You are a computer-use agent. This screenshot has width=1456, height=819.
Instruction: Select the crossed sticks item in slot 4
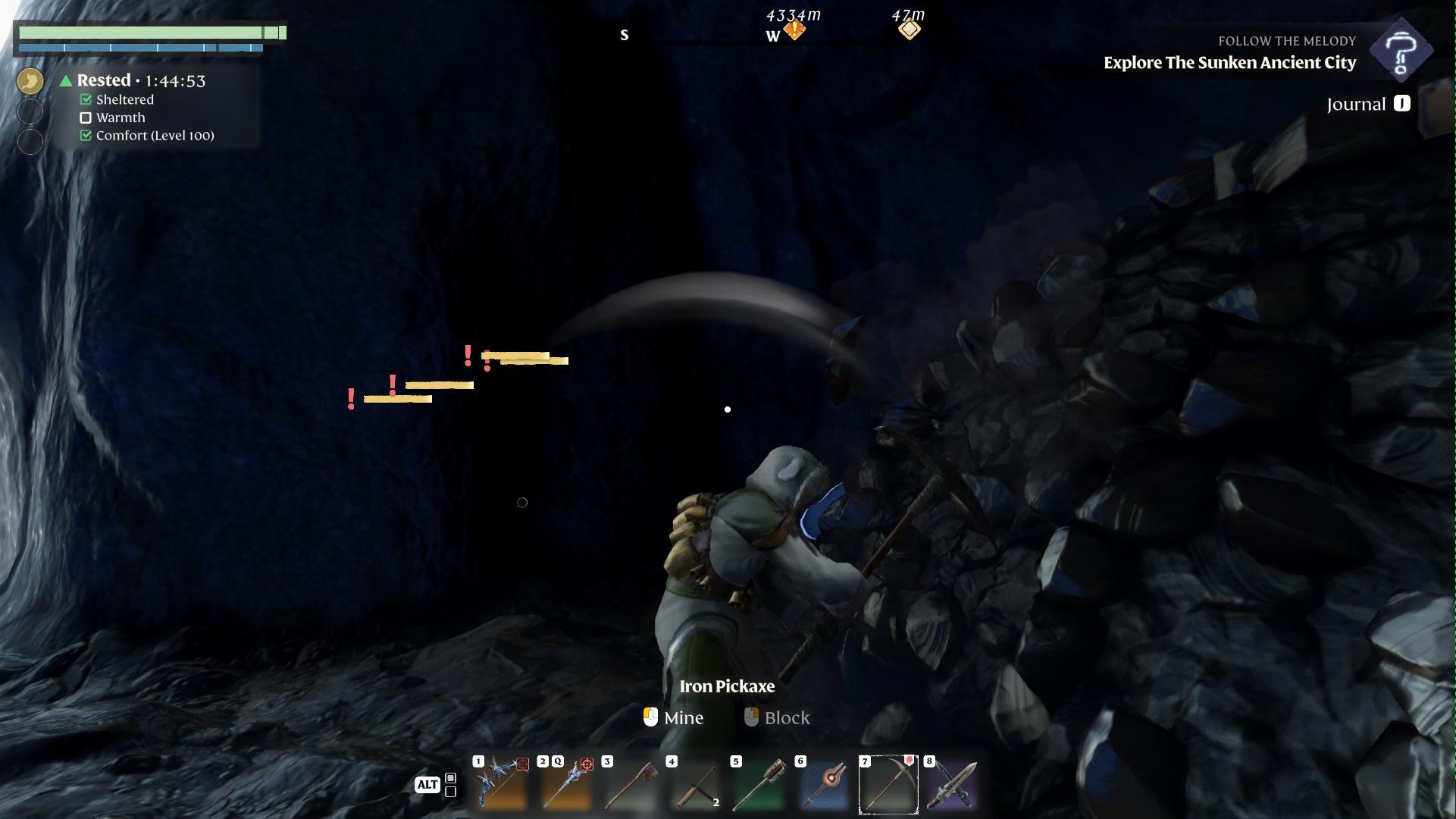pos(695,784)
